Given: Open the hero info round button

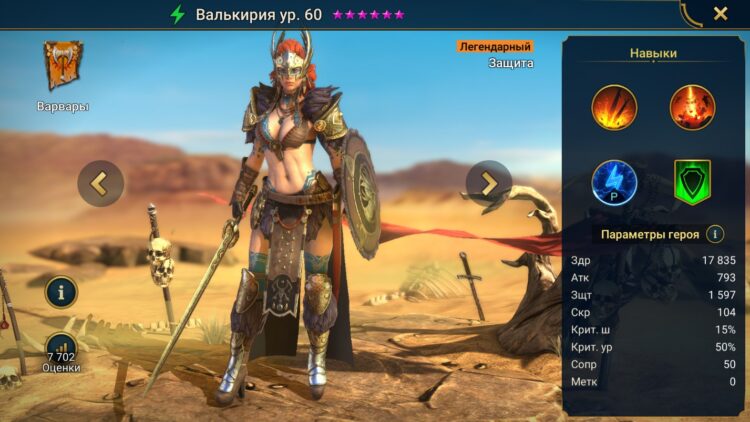Looking at the screenshot, I should pos(61,293).
